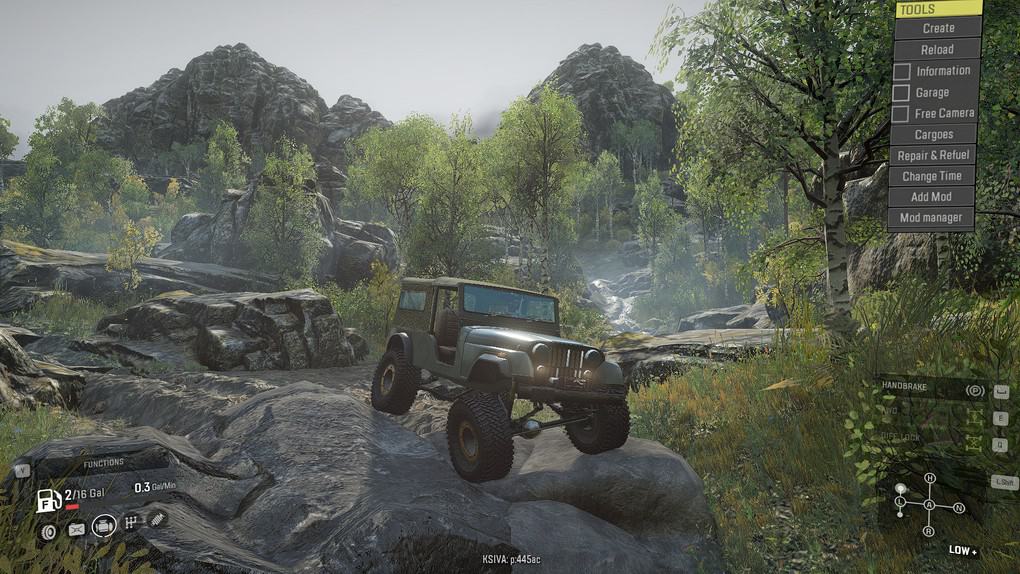The image size is (1020, 574).
Task: Toggle the Handbrake indicator
Action: [x=975, y=389]
